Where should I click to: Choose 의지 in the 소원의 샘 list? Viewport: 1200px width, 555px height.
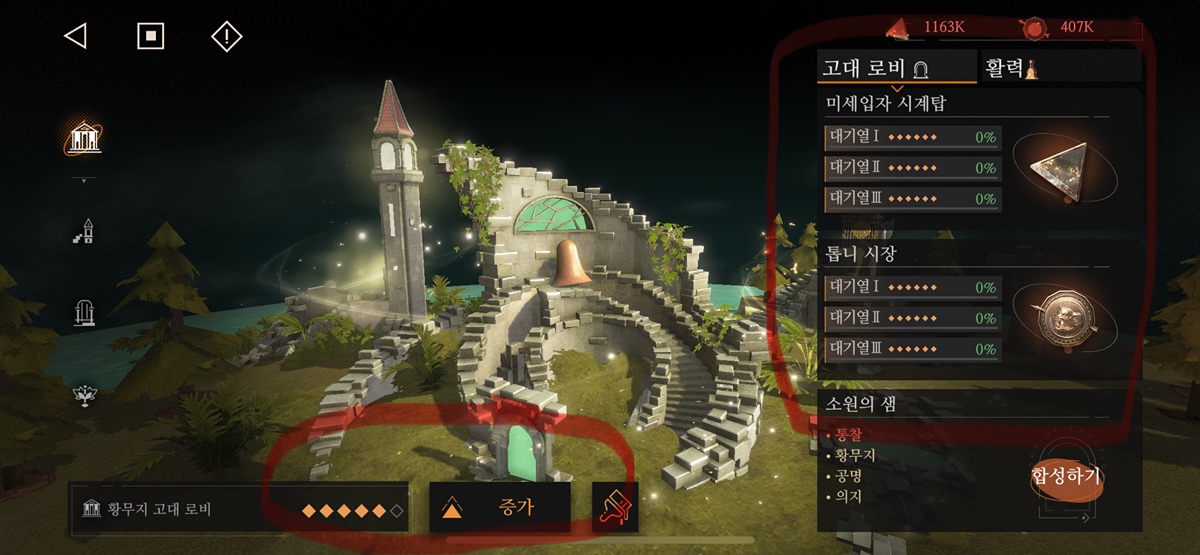click(x=848, y=496)
